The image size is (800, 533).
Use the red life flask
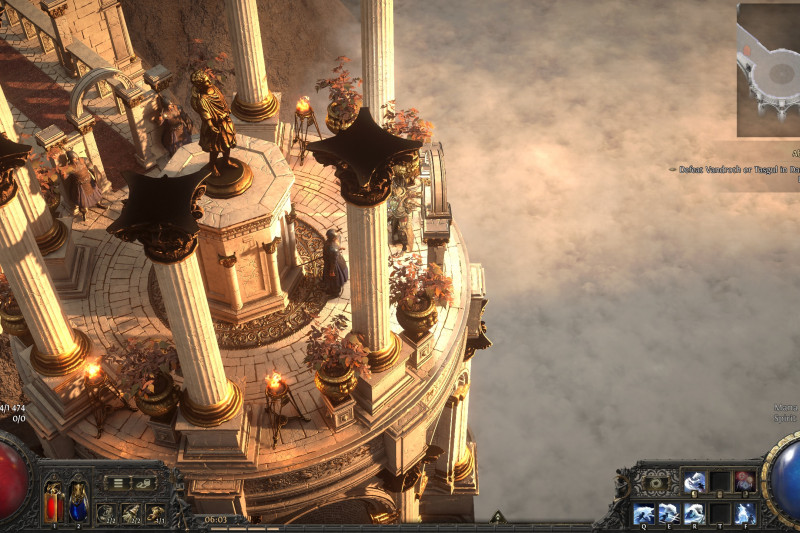pyautogui.click(x=53, y=503)
